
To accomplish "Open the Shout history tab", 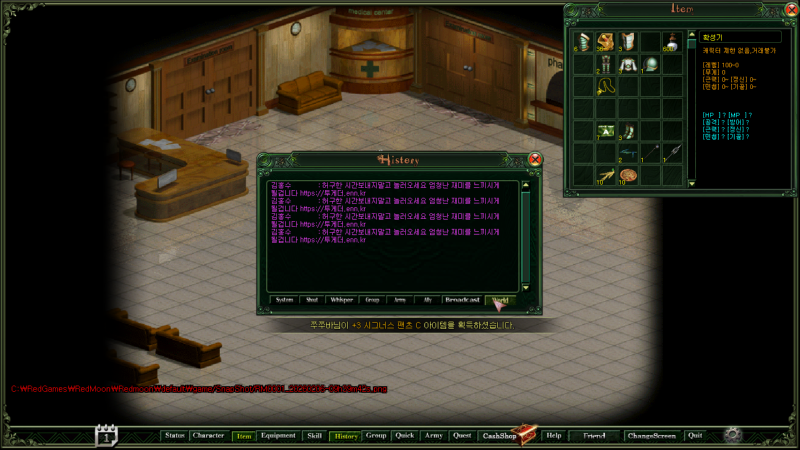I will [312, 299].
